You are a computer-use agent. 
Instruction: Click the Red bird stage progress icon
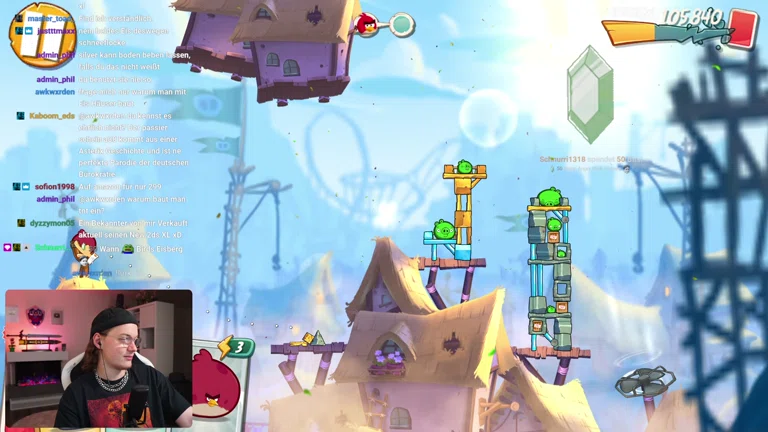coord(367,24)
